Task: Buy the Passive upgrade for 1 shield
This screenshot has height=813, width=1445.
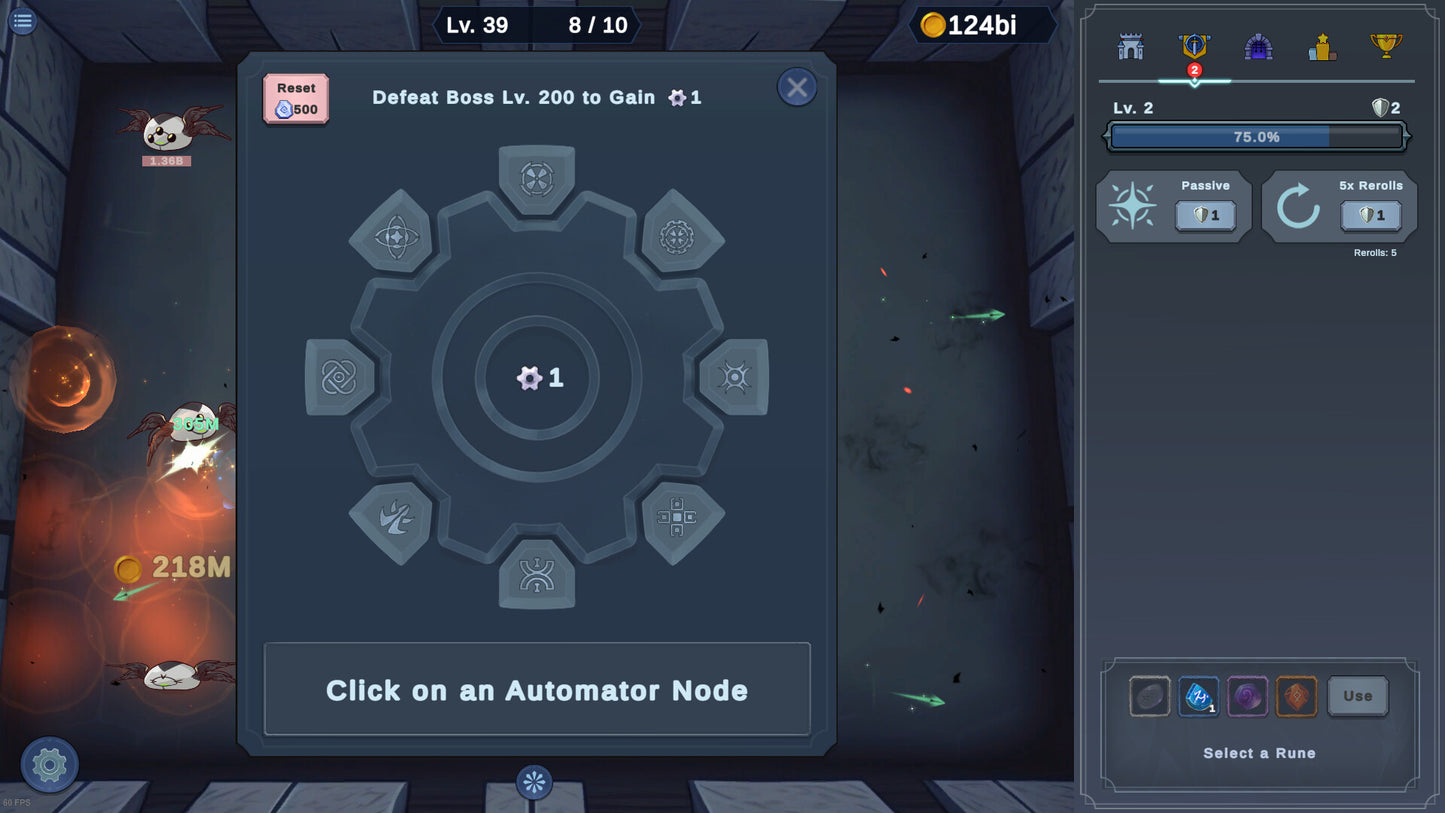Action: pyautogui.click(x=1205, y=215)
